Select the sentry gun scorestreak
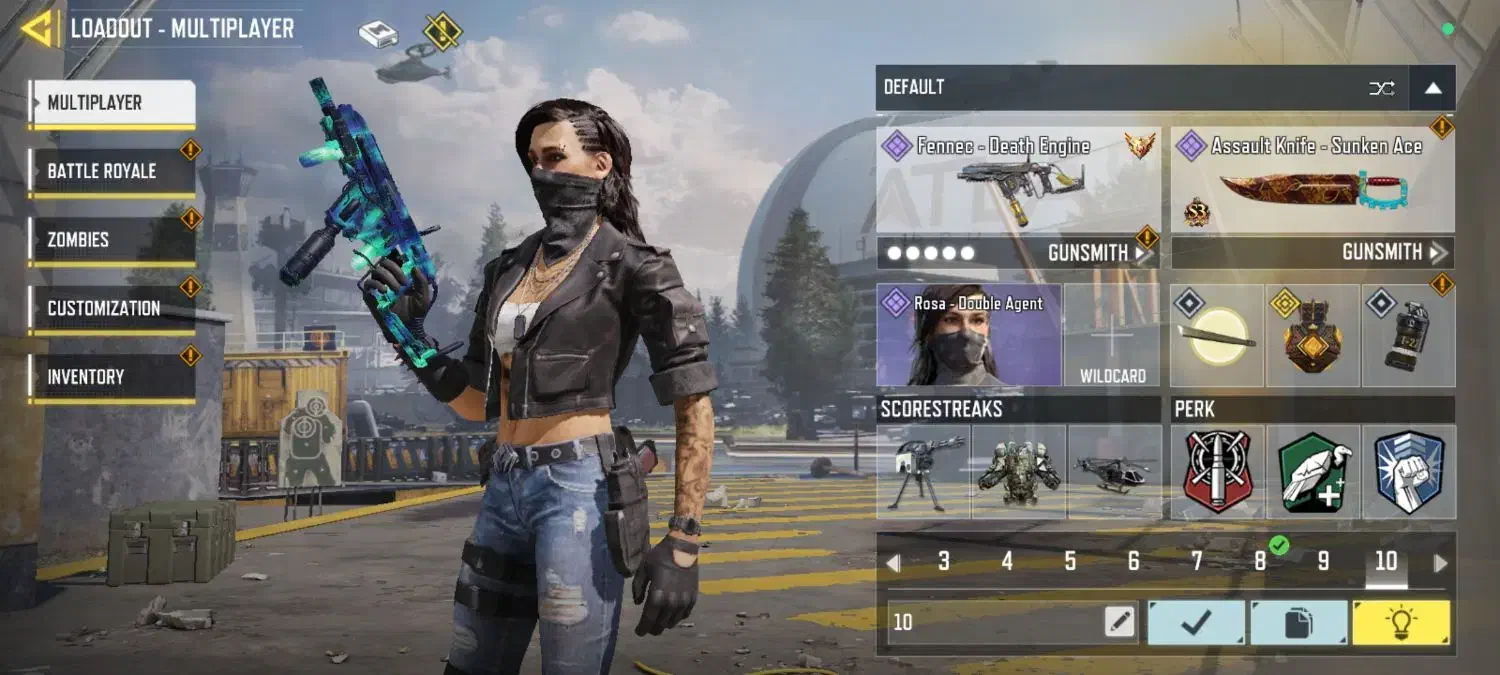The image size is (1500, 675). tap(923, 471)
